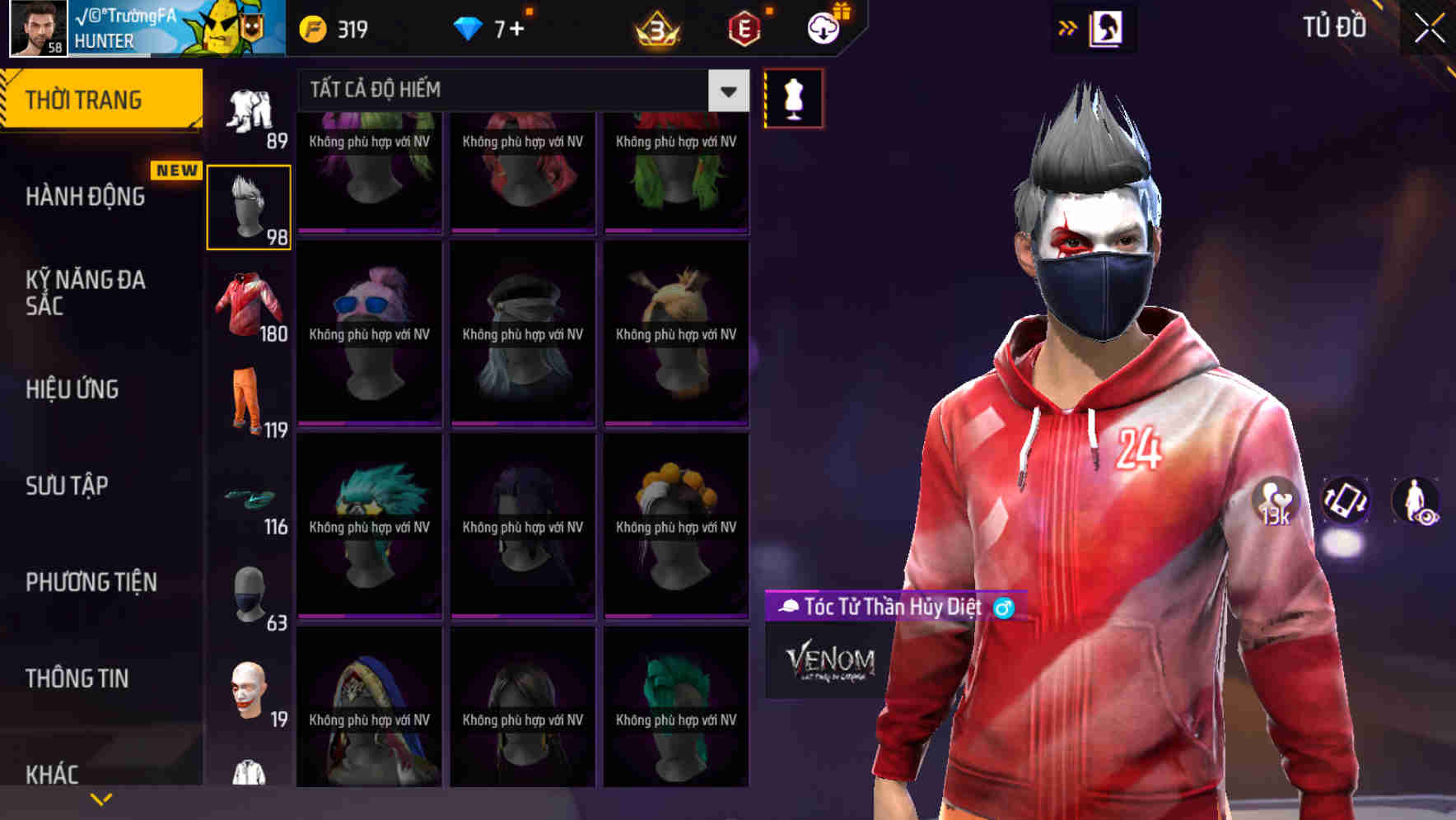1456x820 pixels.
Task: Select the rotate device sharing icon
Action: coord(1346,502)
